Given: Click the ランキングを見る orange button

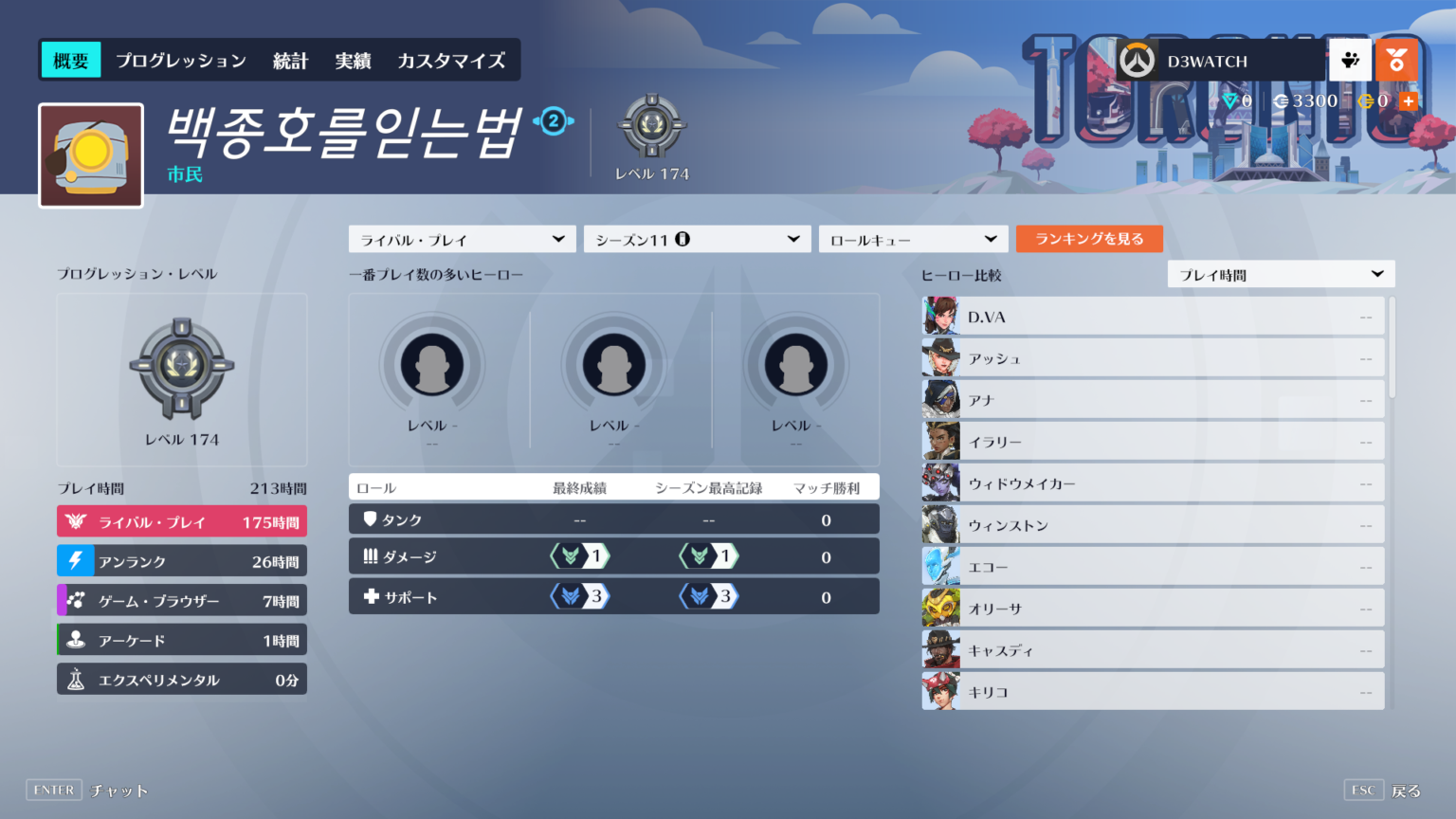Looking at the screenshot, I should pyautogui.click(x=1089, y=239).
